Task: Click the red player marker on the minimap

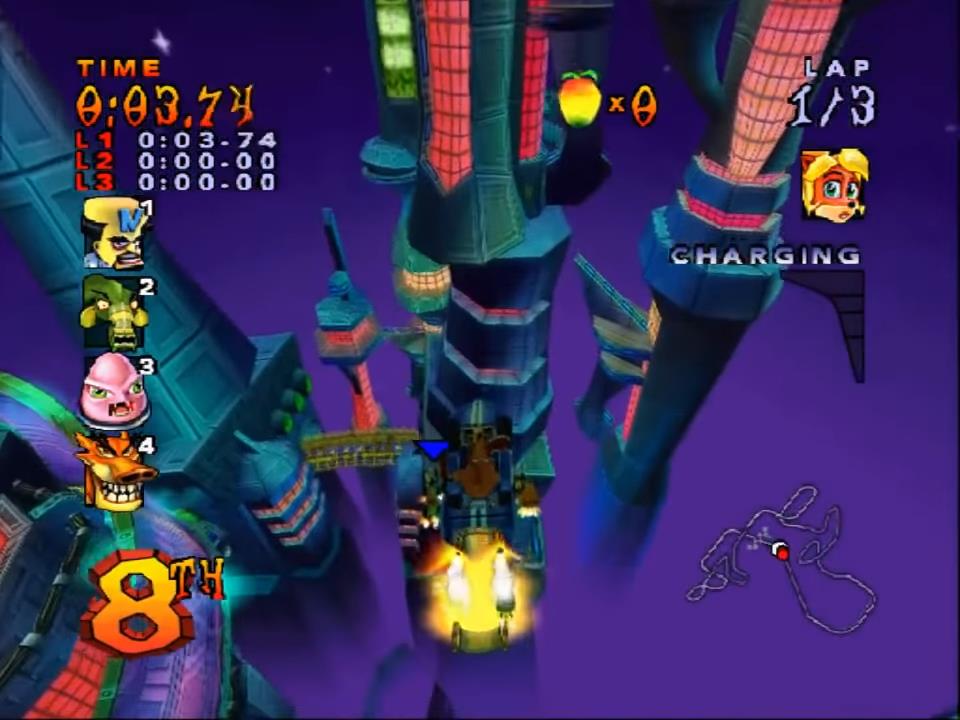Action: 782,553
